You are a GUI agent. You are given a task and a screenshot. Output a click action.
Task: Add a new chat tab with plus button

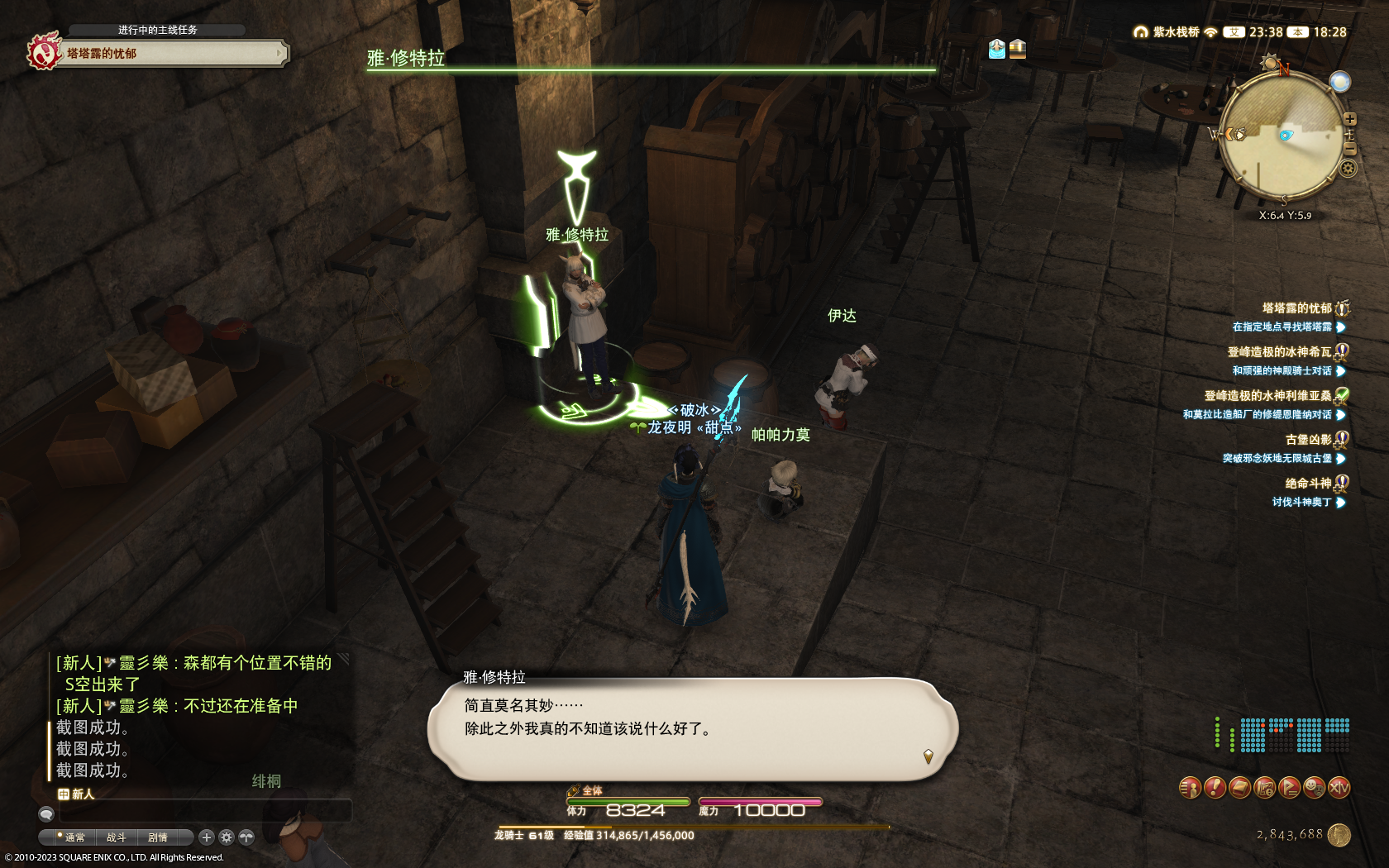pos(207,837)
